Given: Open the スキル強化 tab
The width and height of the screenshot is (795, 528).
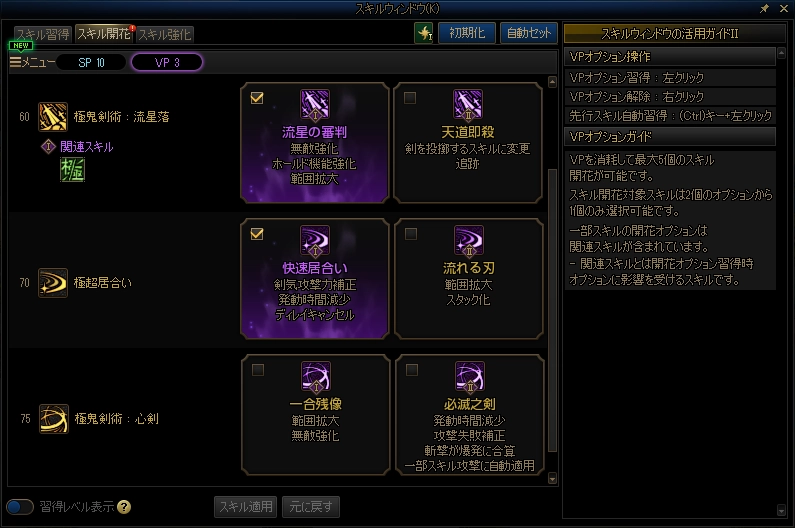Looking at the screenshot, I should click(164, 33).
